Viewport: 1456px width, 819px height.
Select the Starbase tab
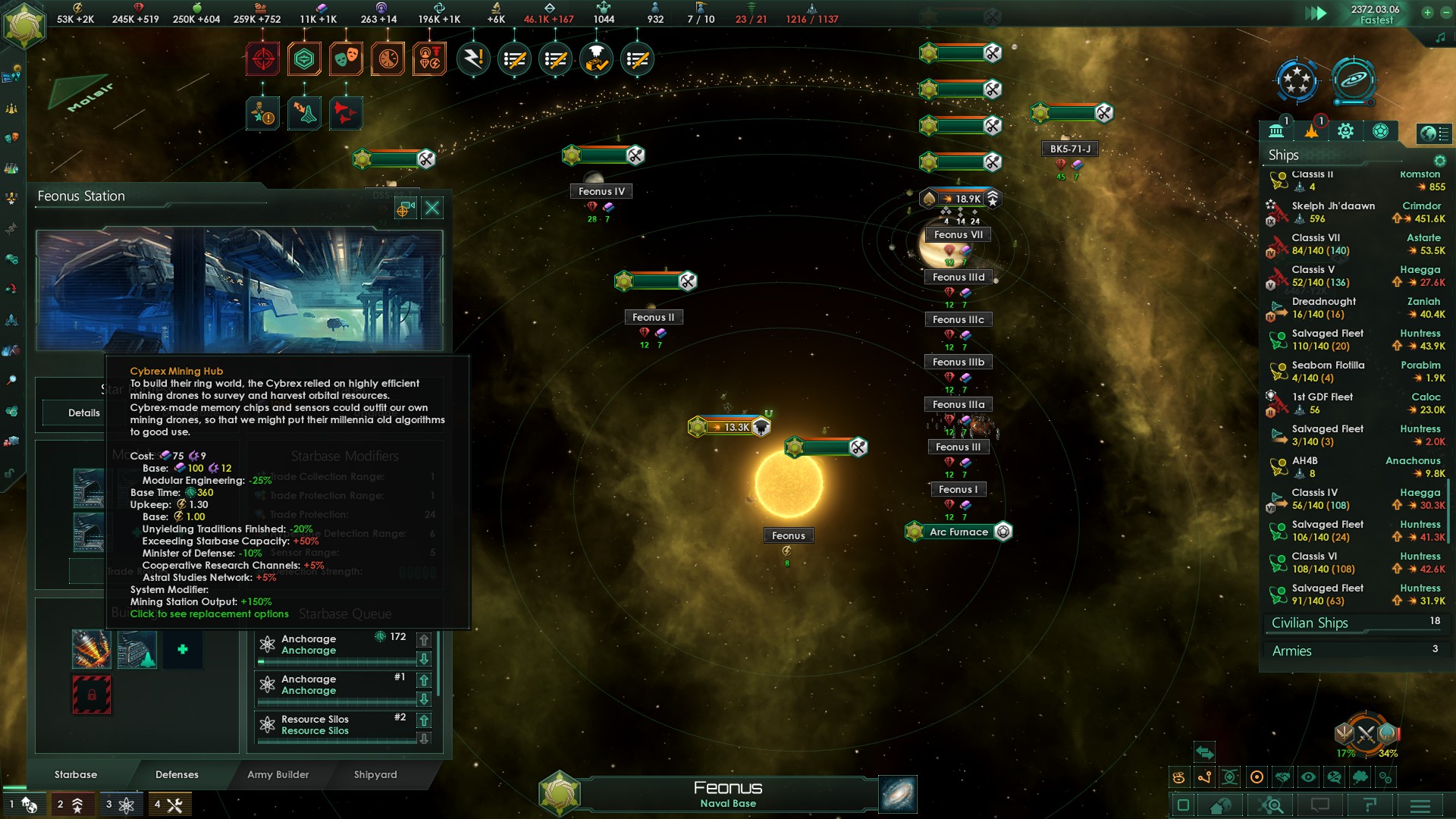click(76, 774)
